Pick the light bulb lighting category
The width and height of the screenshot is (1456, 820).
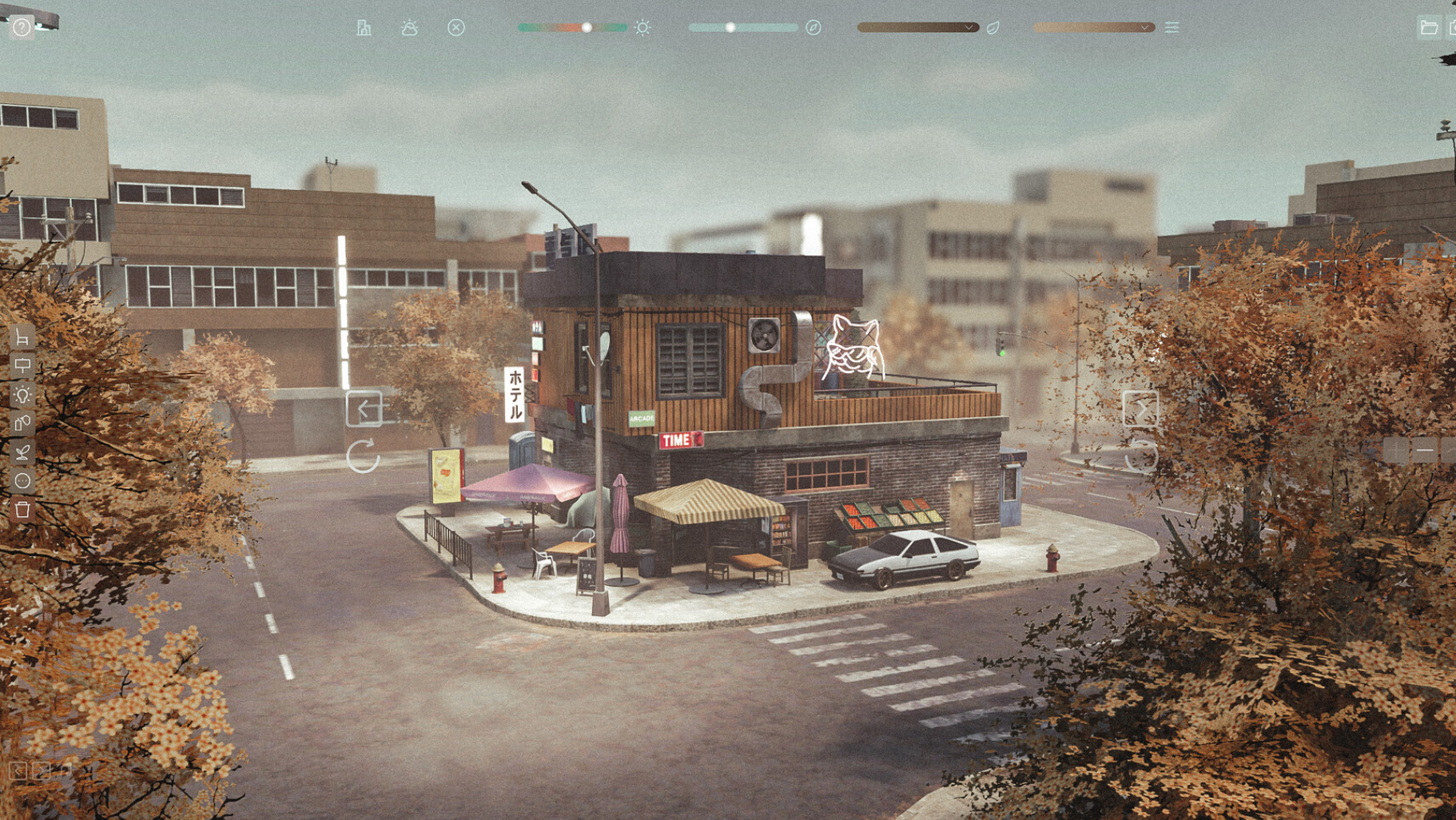22,395
